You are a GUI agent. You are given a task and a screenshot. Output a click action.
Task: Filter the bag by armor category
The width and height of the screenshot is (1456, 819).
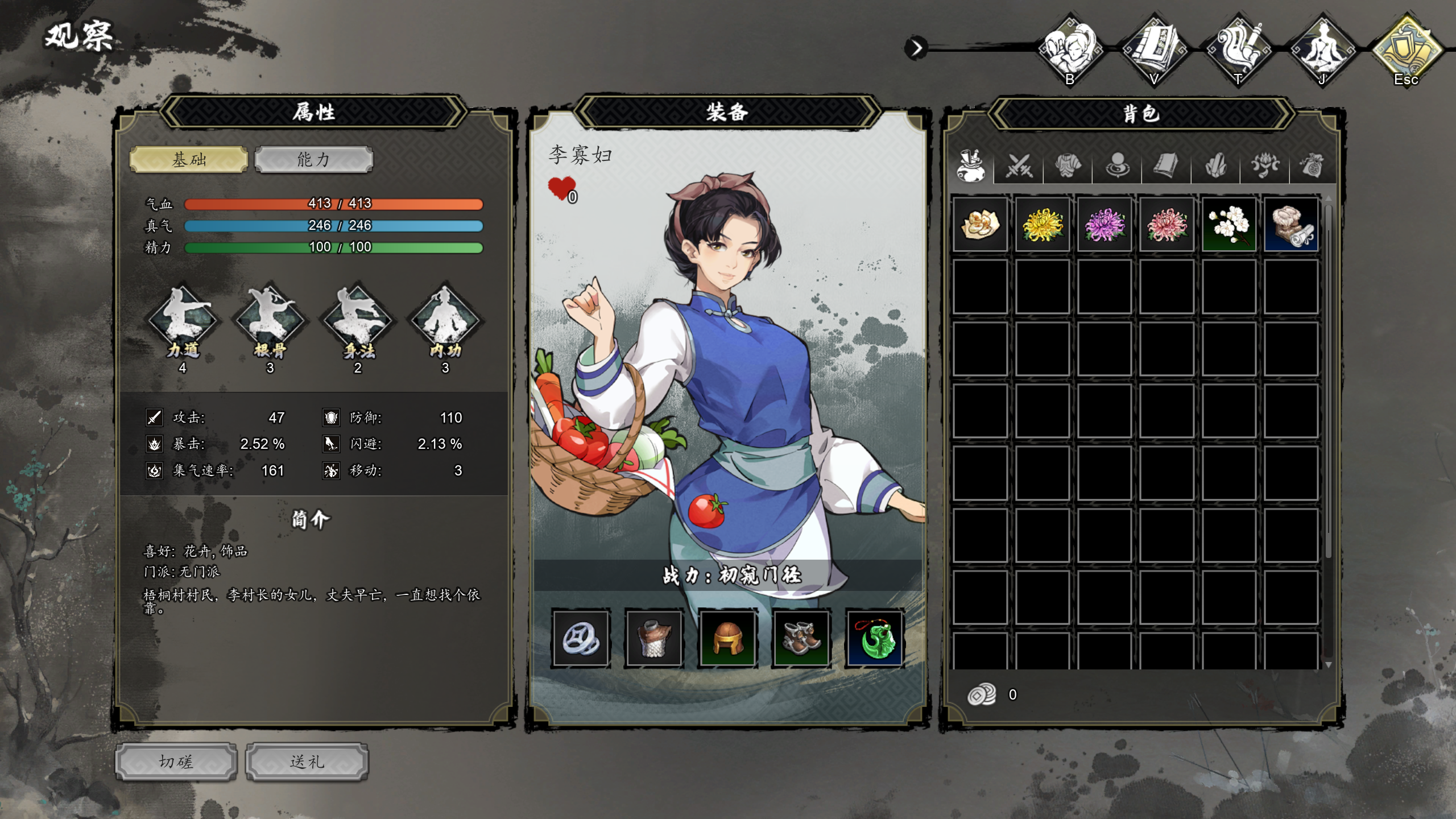tap(1068, 166)
